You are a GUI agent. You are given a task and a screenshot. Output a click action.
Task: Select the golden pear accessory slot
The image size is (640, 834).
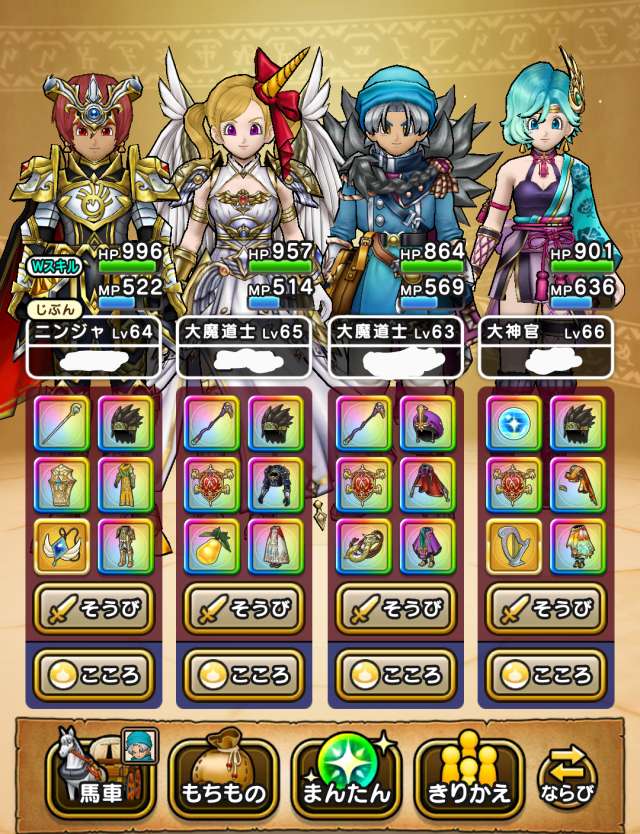pos(213,546)
